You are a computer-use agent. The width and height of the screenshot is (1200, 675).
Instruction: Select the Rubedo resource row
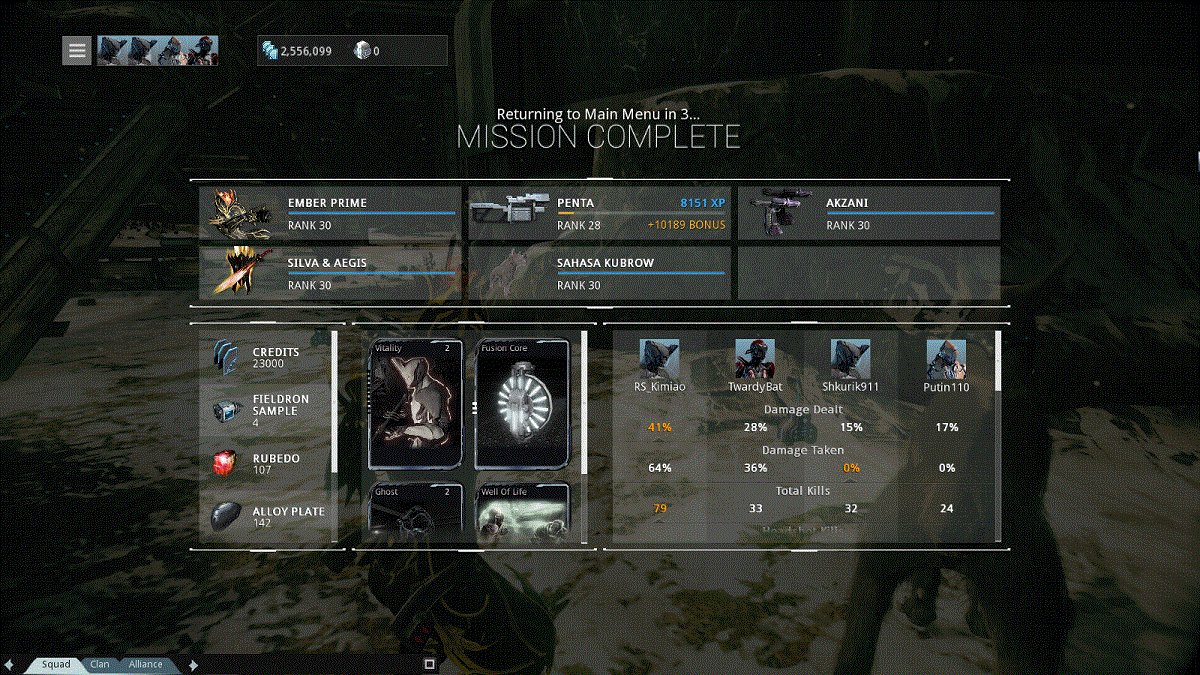point(270,464)
